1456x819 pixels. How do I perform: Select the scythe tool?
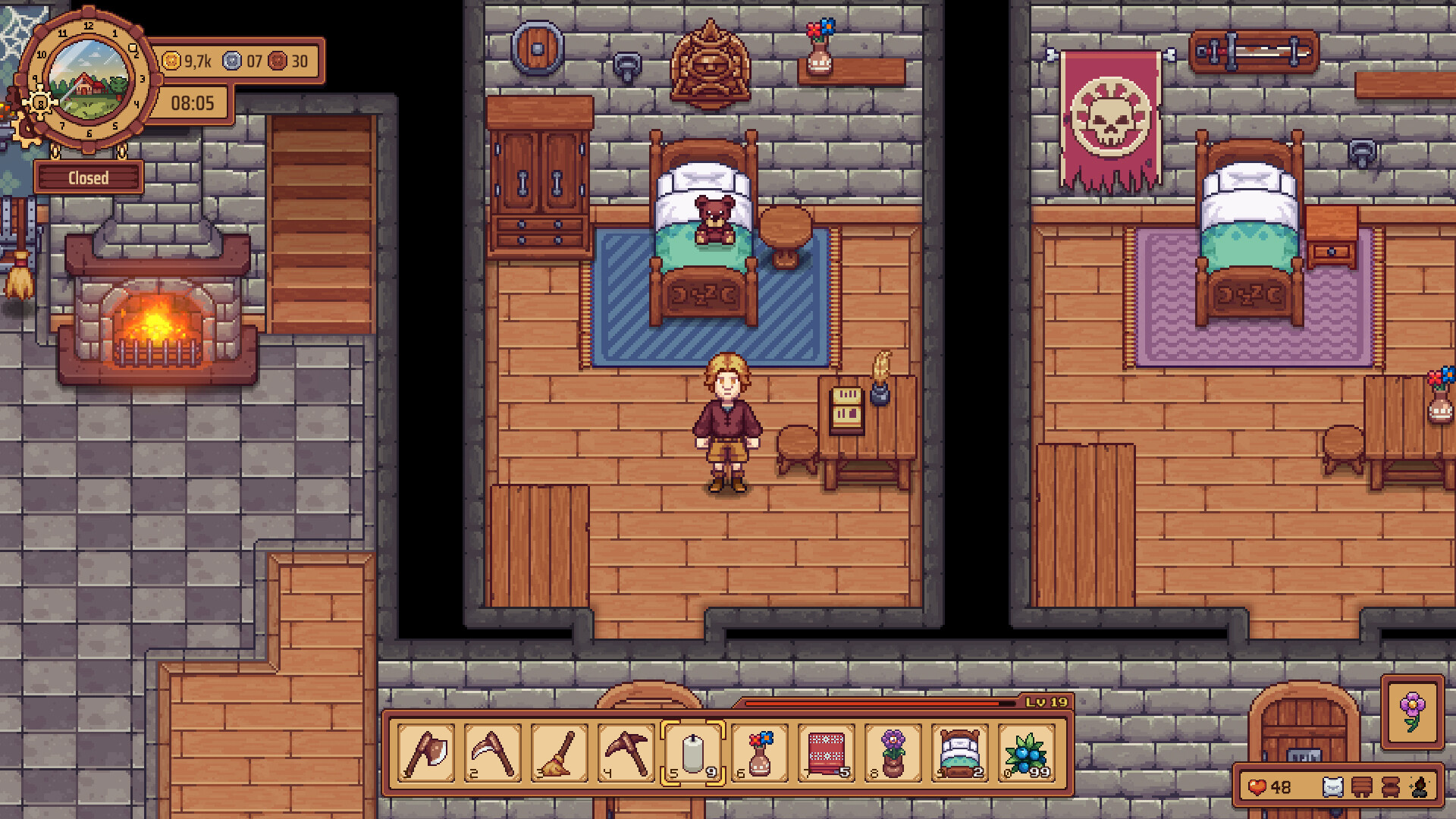pos(492,753)
